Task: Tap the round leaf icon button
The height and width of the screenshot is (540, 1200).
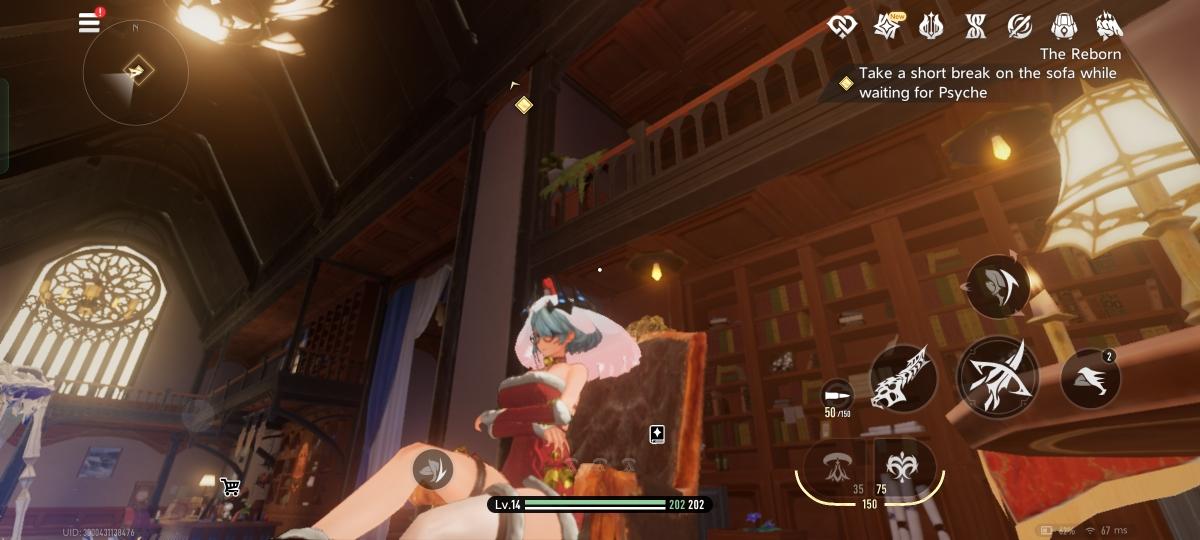Action: [x=432, y=468]
